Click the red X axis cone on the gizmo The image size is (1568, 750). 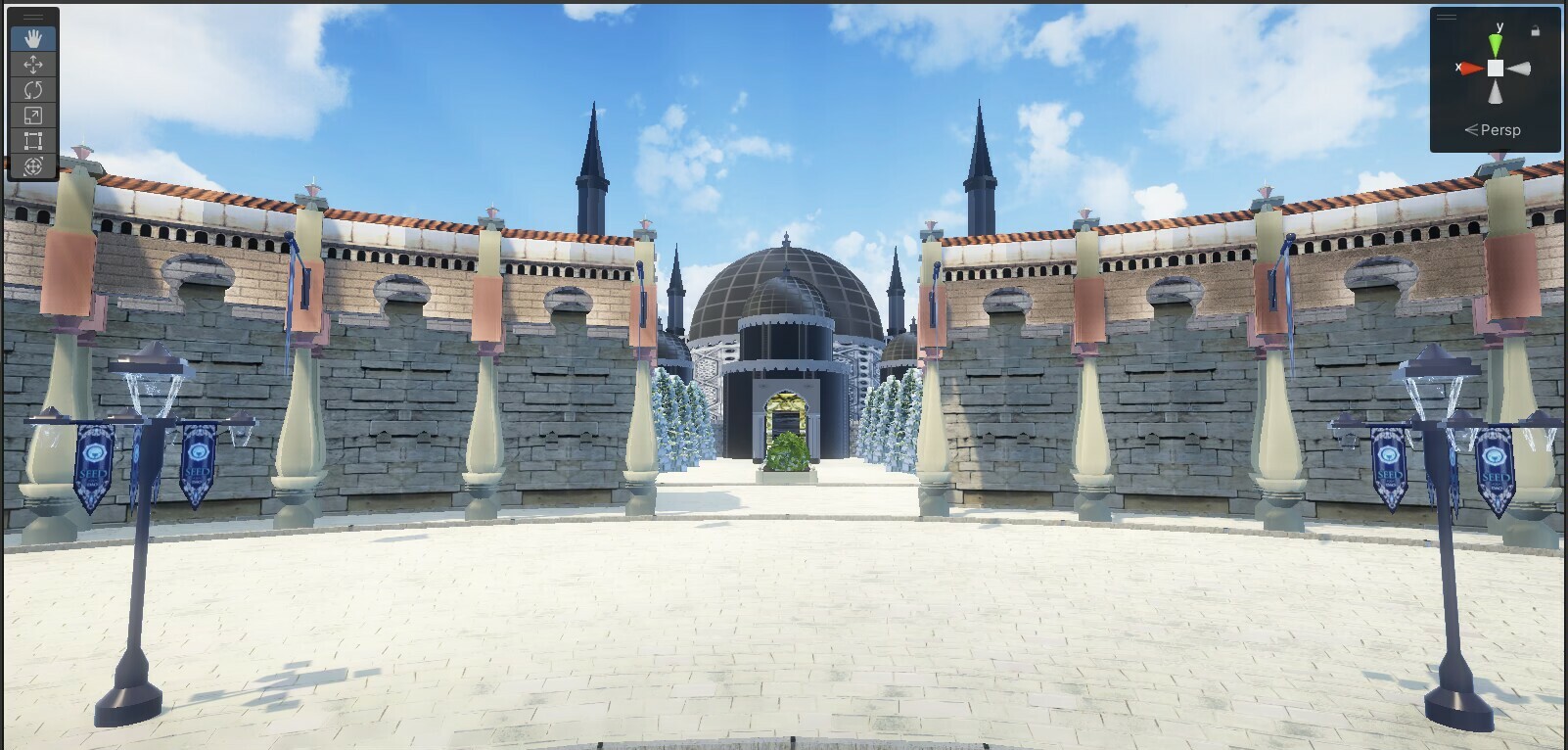click(x=1471, y=68)
